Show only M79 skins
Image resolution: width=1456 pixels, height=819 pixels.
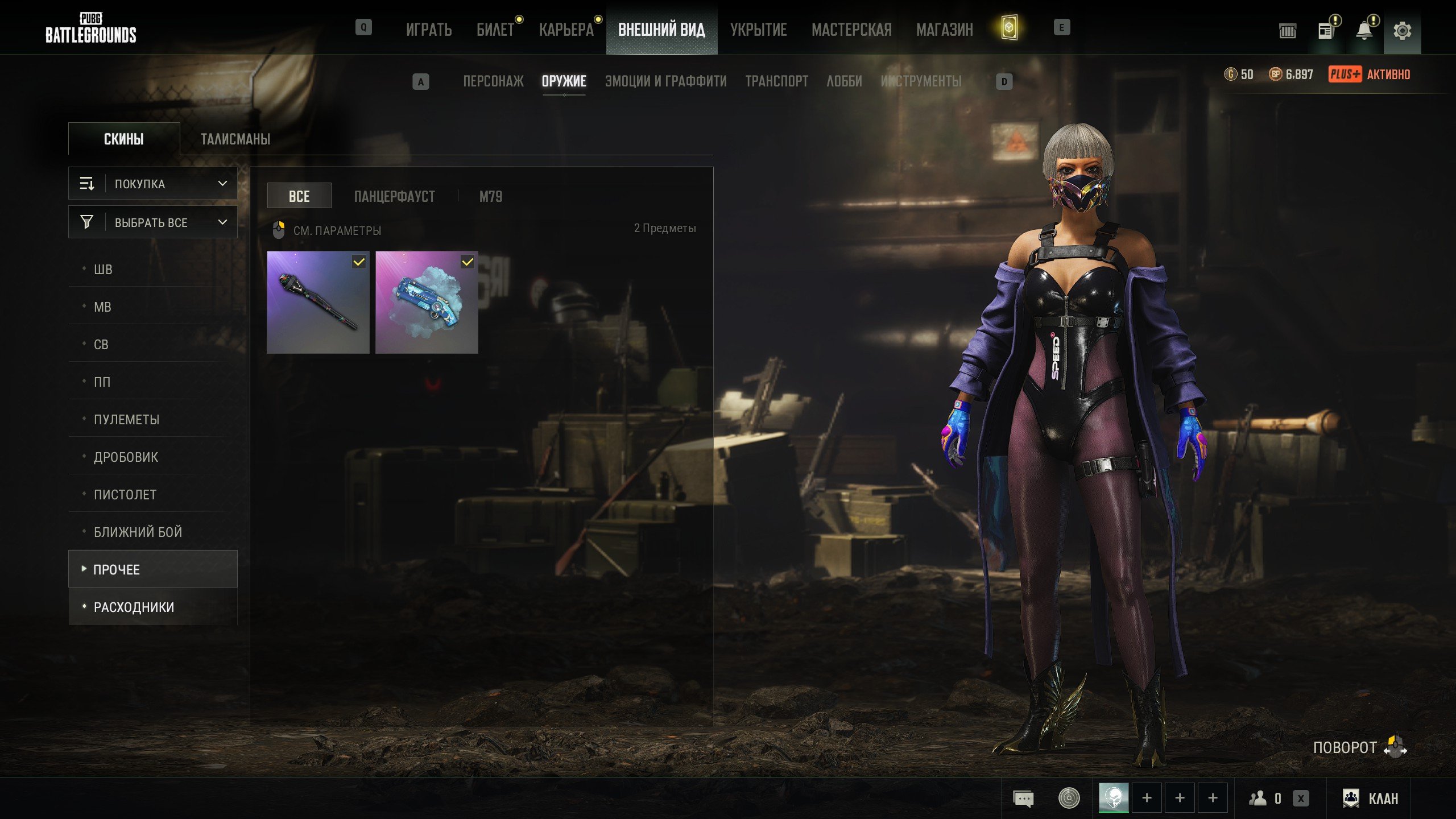490,197
